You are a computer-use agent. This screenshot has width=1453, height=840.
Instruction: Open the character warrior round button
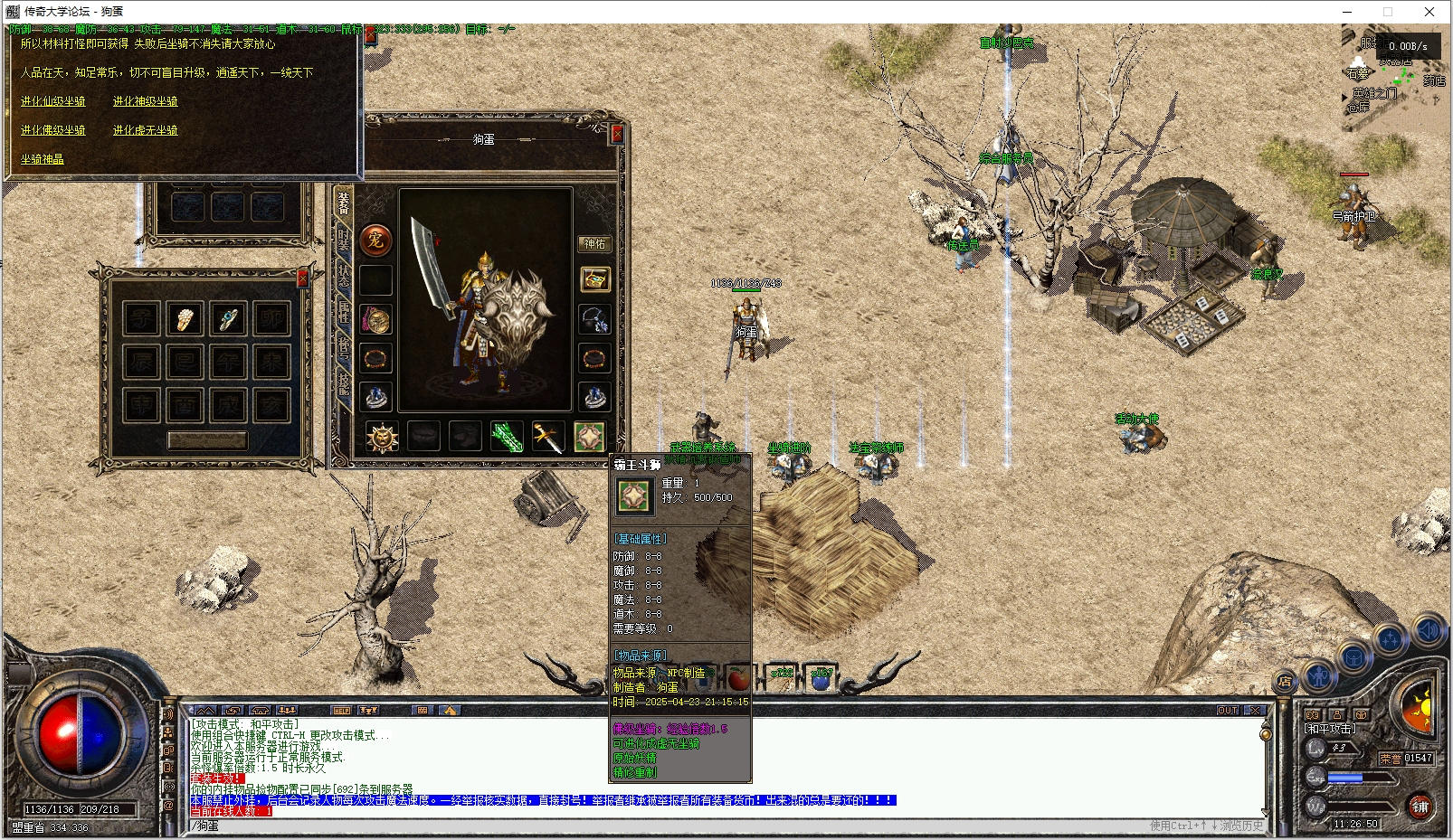[x=1320, y=674]
